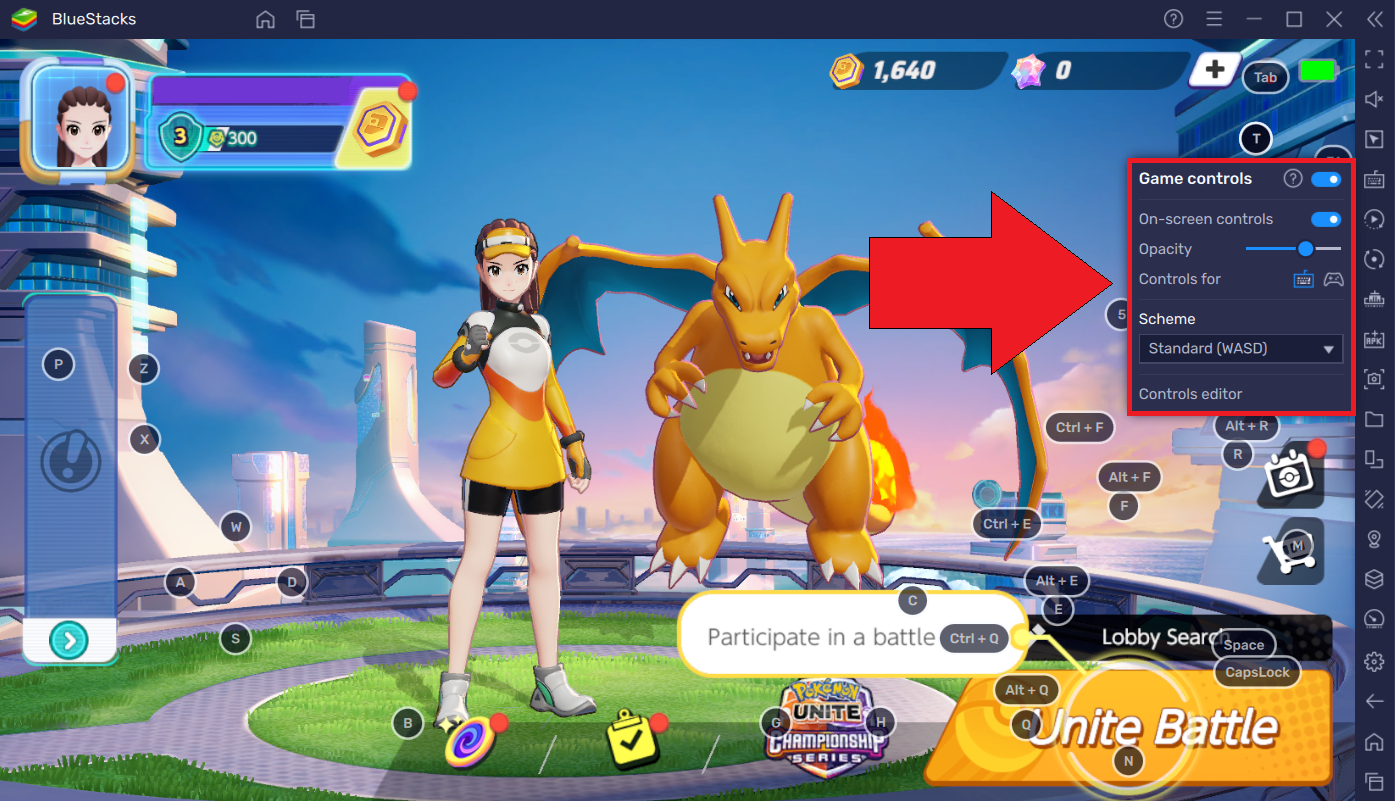Open the in-game shop cart
Screen dimensions: 1395x801
[x=1289, y=551]
